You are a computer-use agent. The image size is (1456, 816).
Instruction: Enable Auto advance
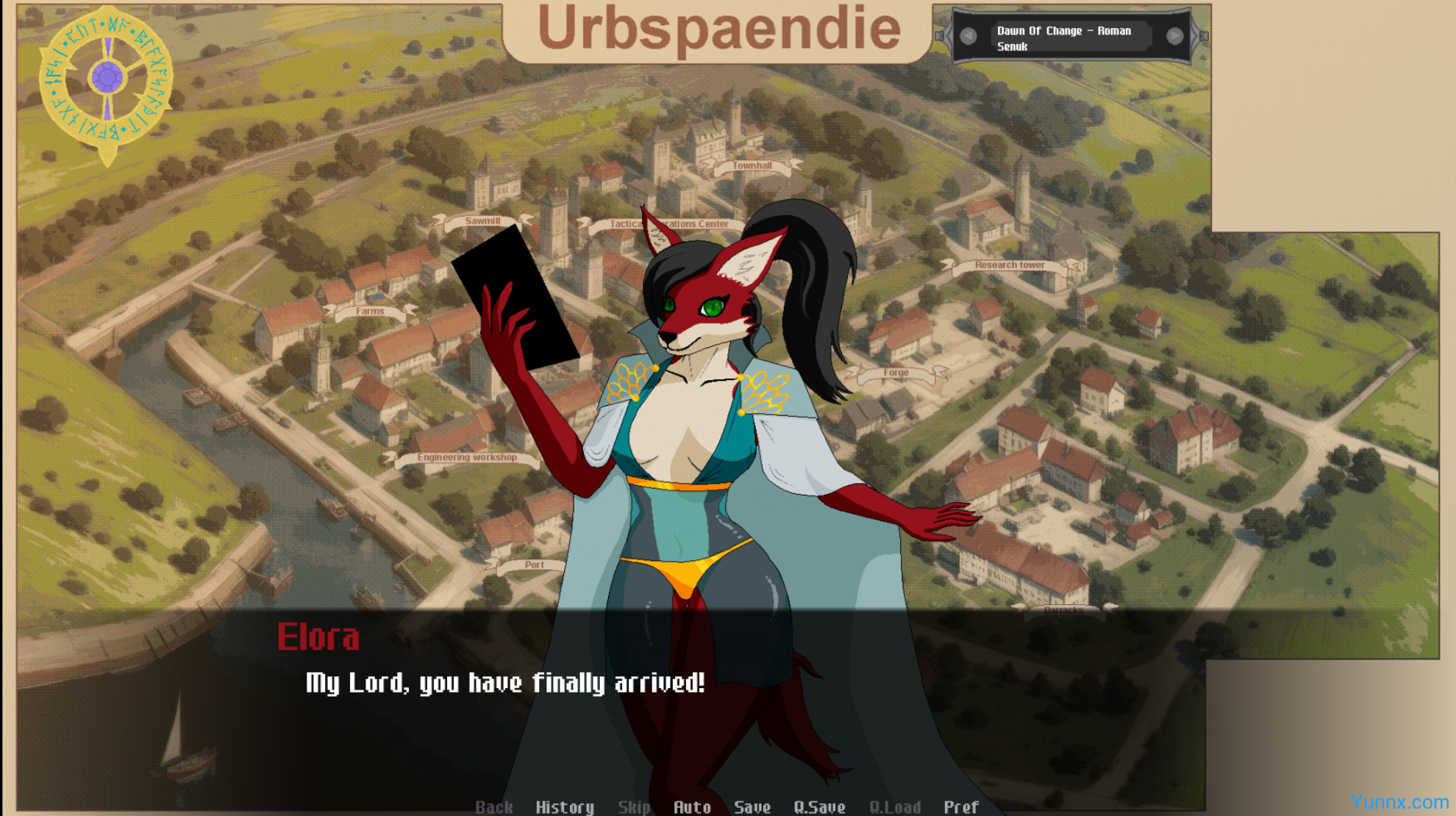pyautogui.click(x=692, y=806)
